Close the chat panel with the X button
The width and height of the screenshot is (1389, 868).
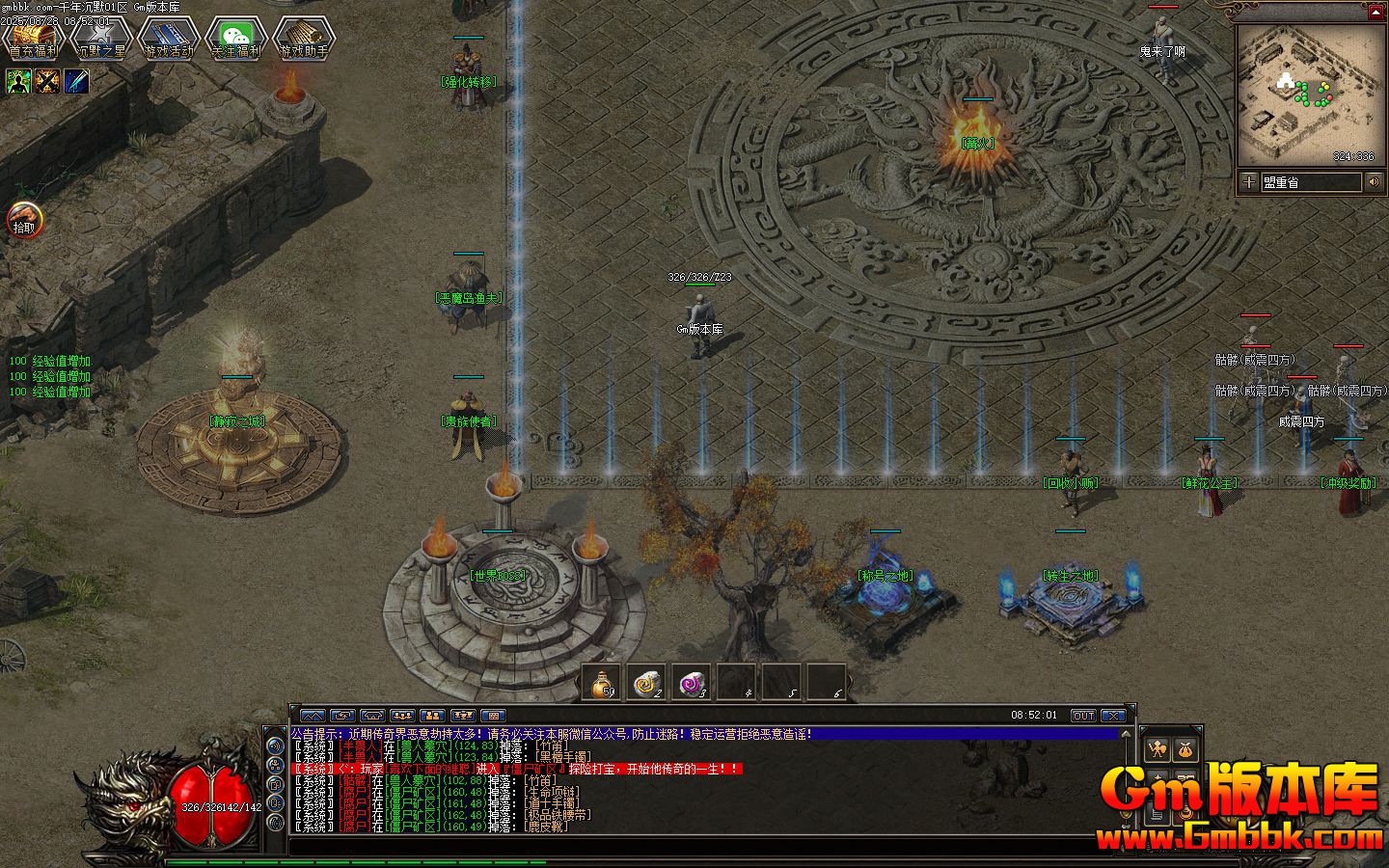[1113, 716]
